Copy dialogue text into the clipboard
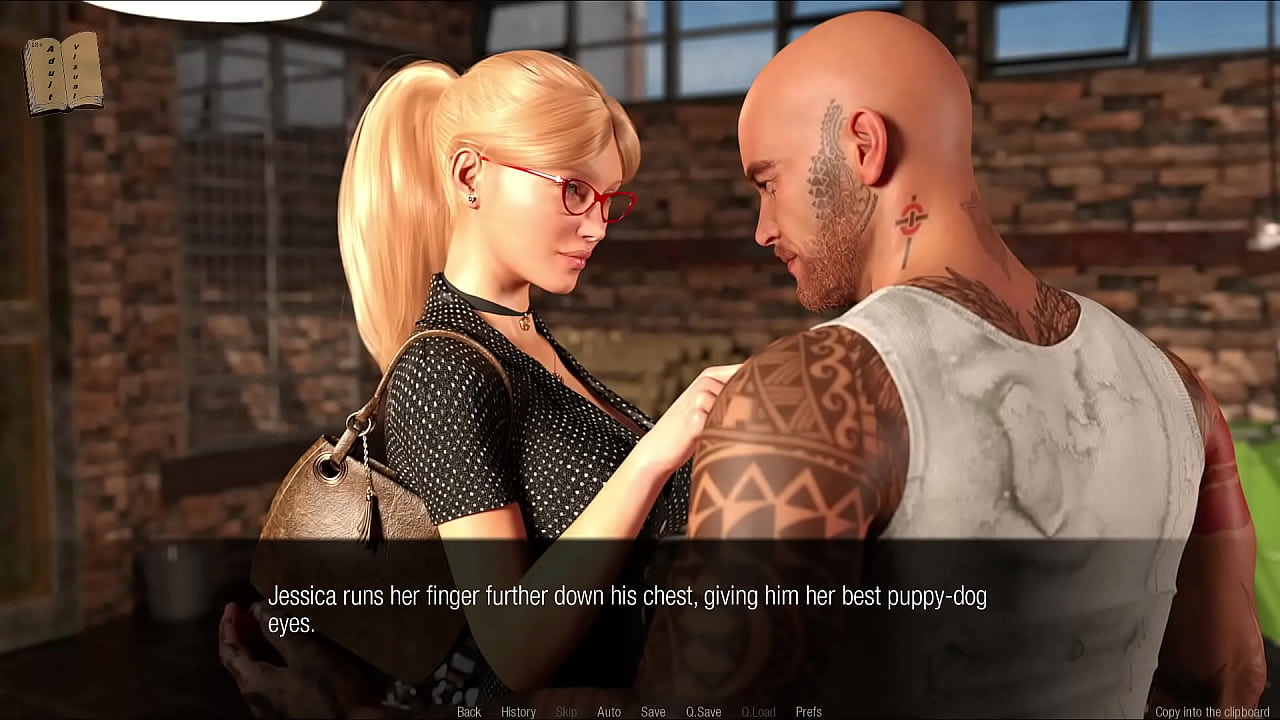Image resolution: width=1280 pixels, height=720 pixels. click(x=1212, y=712)
